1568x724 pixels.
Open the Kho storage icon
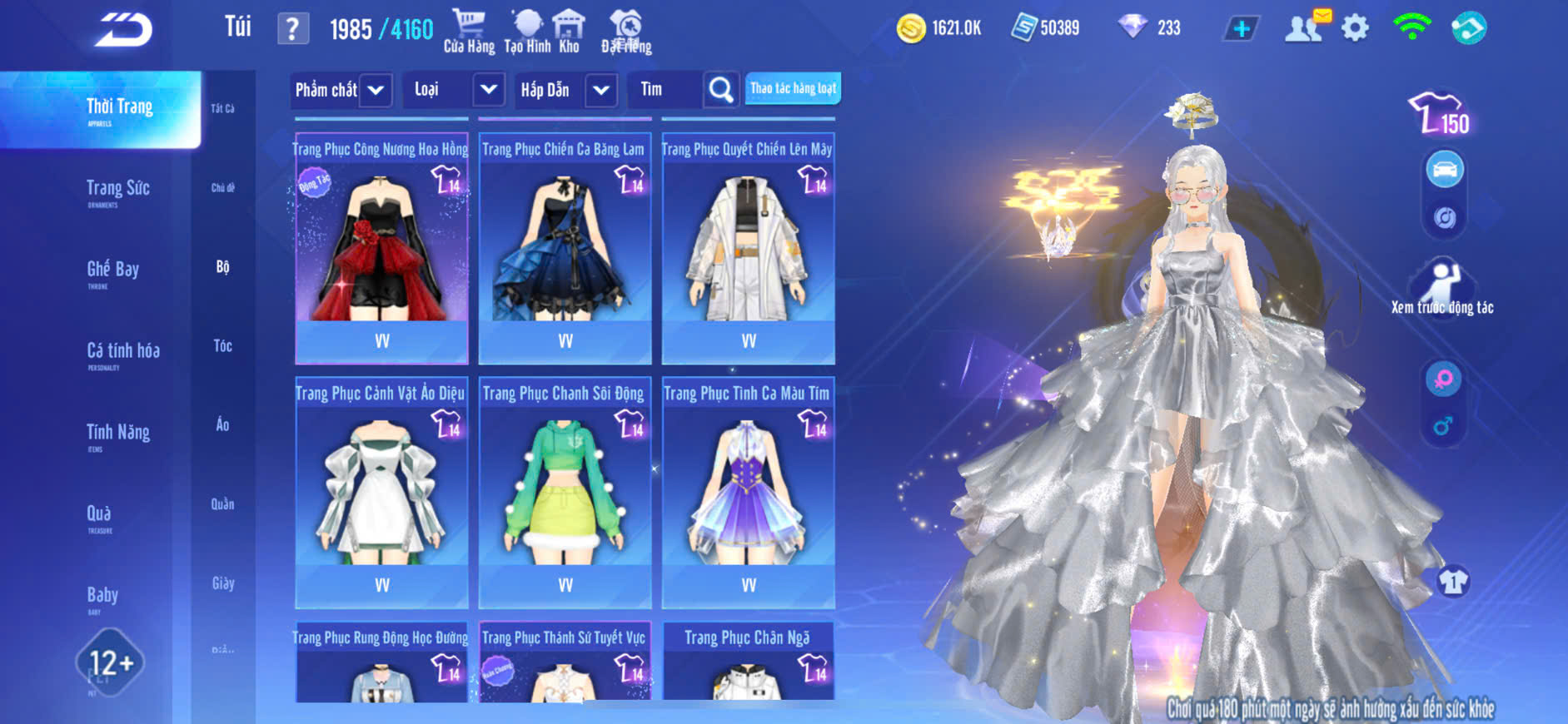point(569,32)
